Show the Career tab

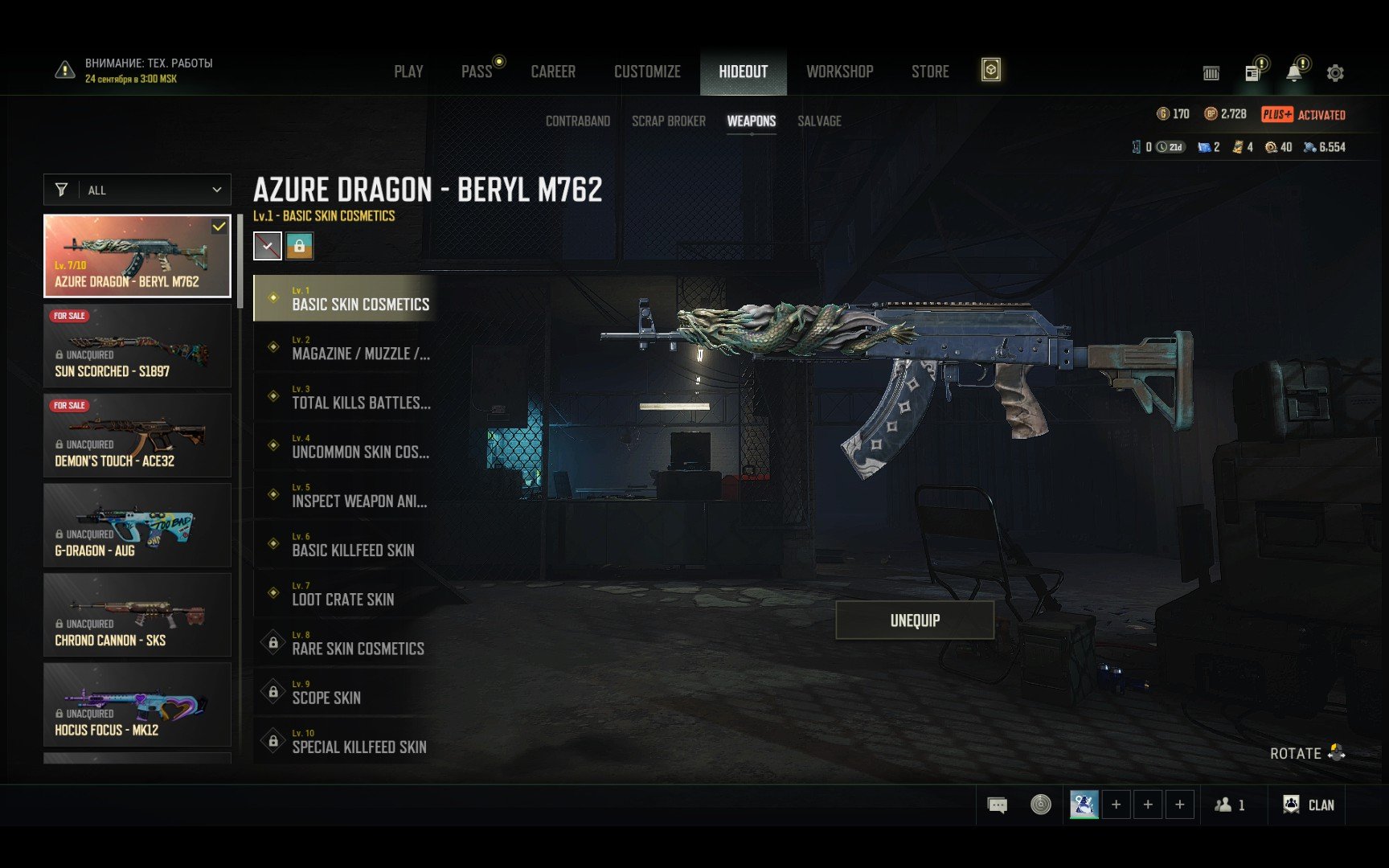coord(553,72)
